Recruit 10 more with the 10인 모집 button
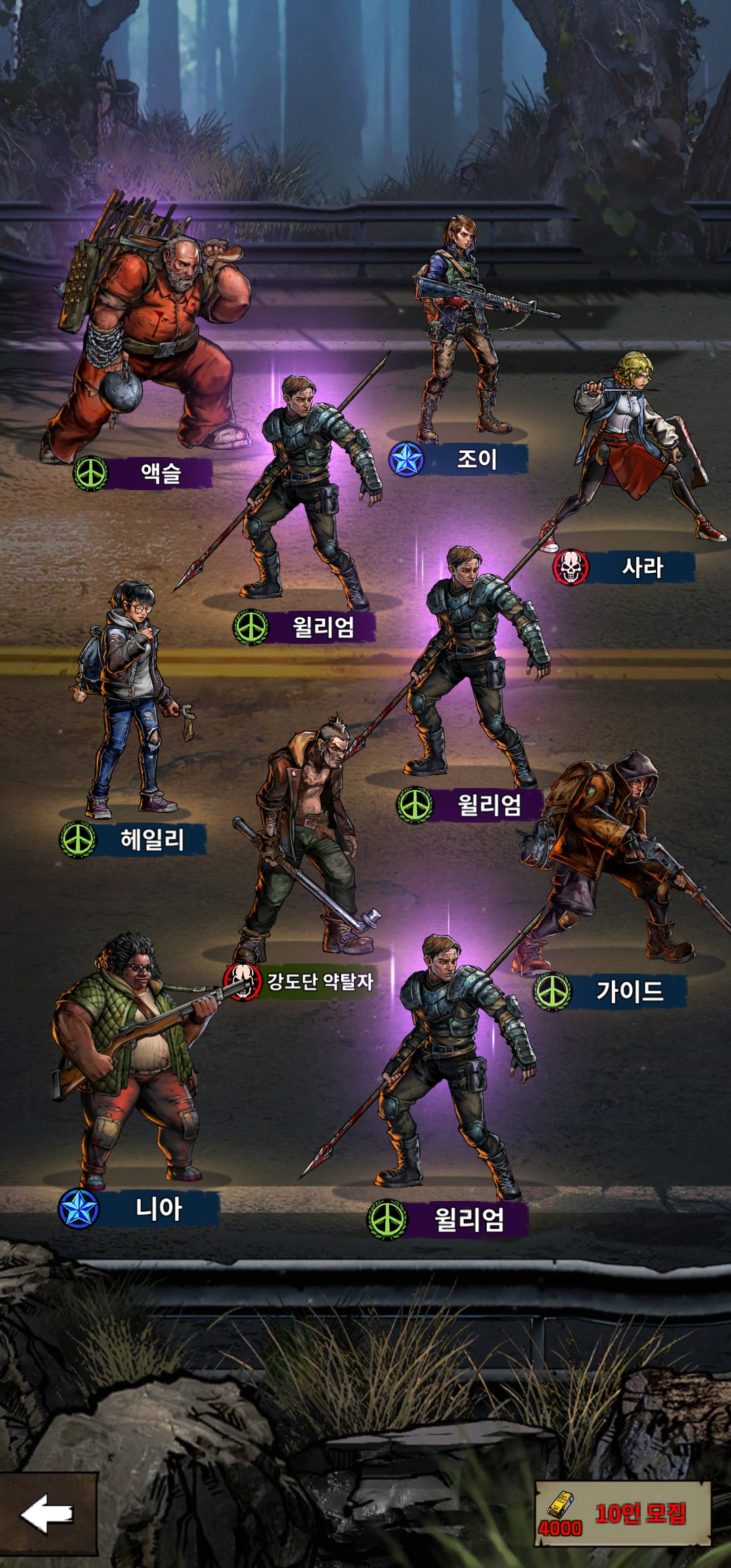This screenshot has height=1568, width=731. pos(623,1514)
